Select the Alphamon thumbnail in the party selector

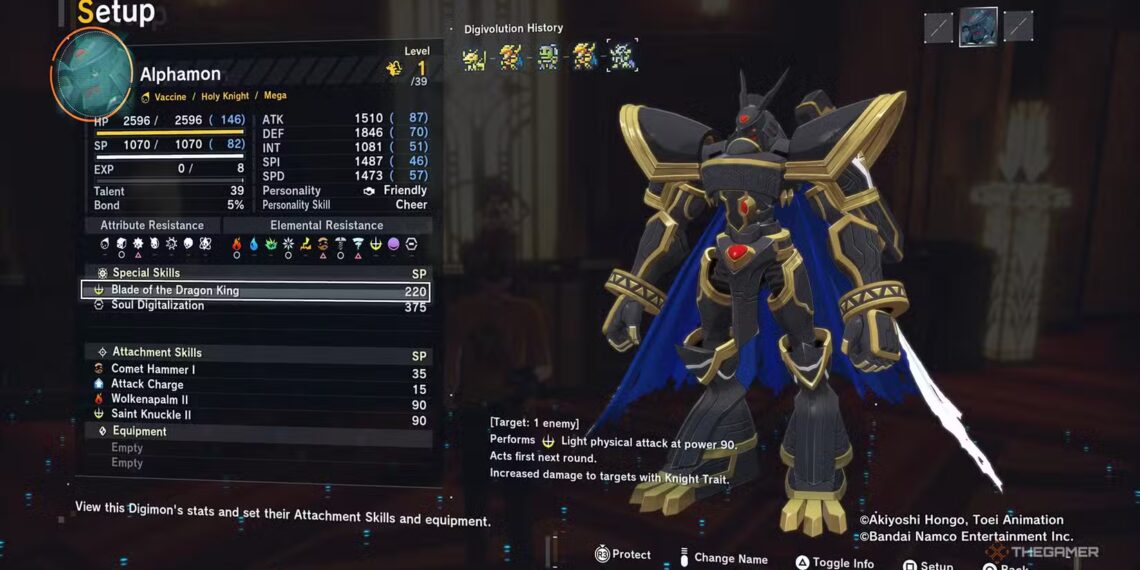(x=978, y=27)
